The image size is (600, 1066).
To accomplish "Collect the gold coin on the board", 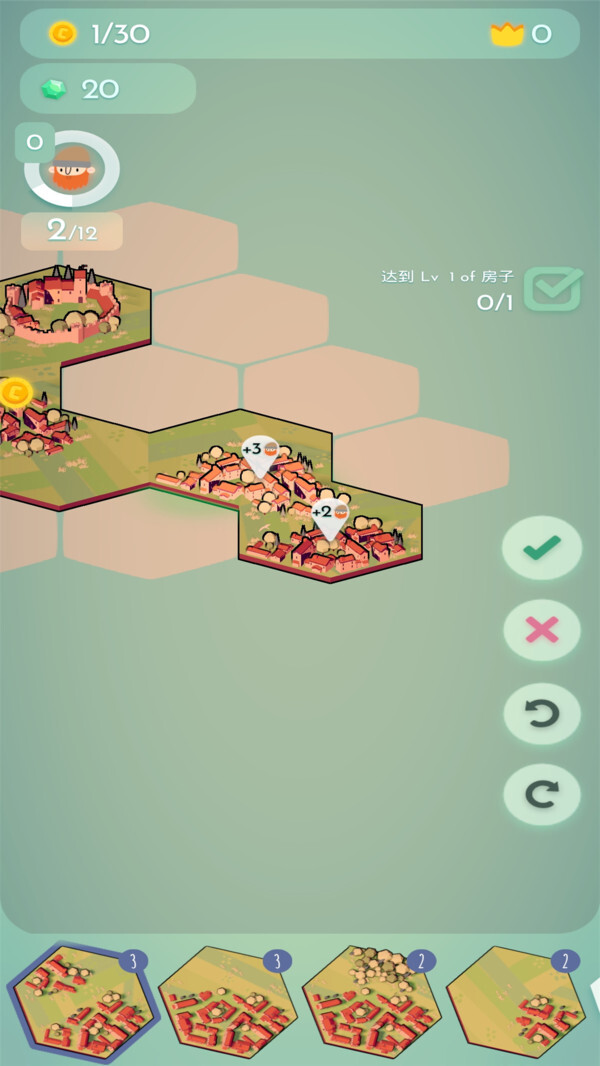I will 14,392.
